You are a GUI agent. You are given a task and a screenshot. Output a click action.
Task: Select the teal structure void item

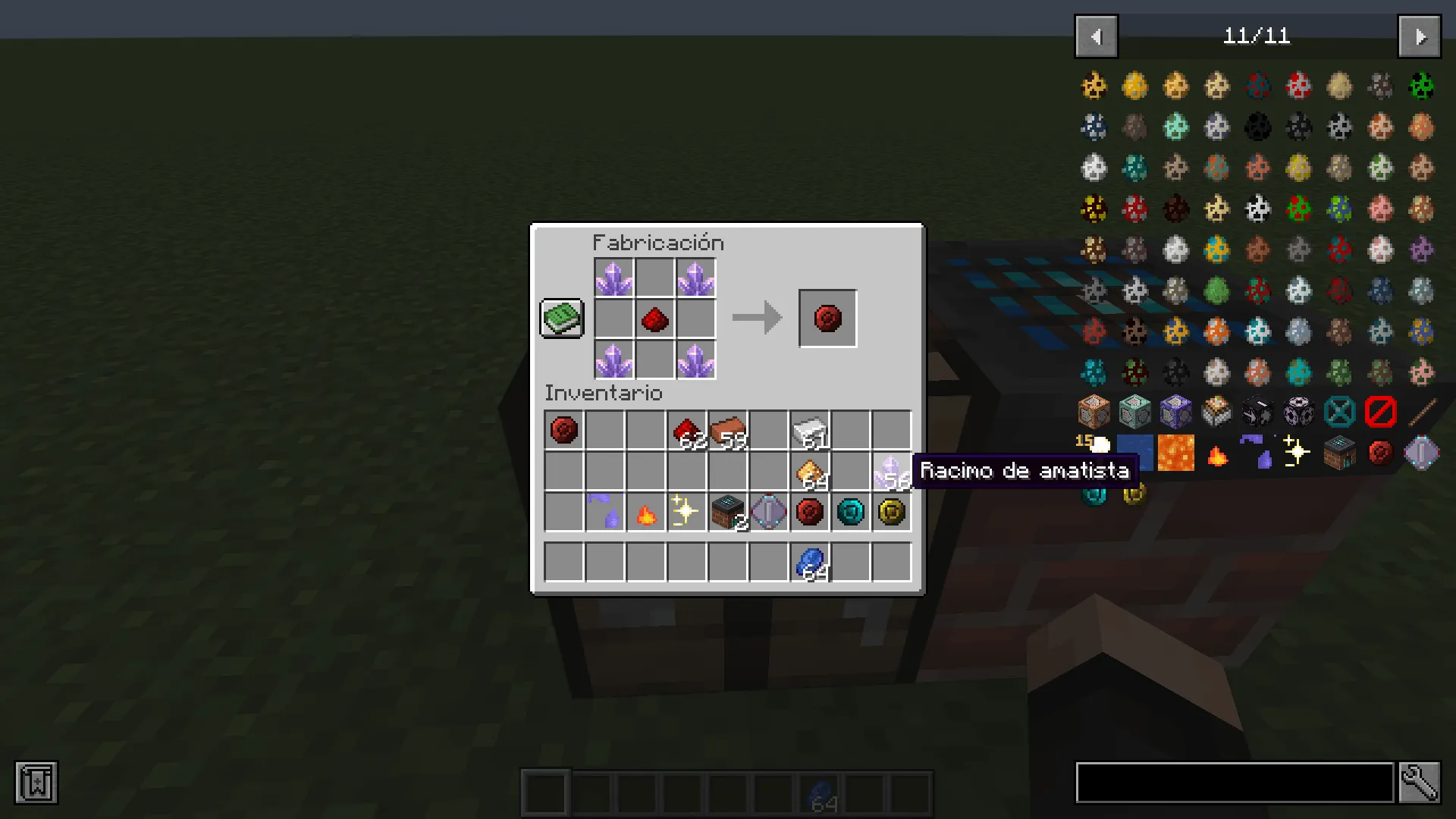point(1341,412)
